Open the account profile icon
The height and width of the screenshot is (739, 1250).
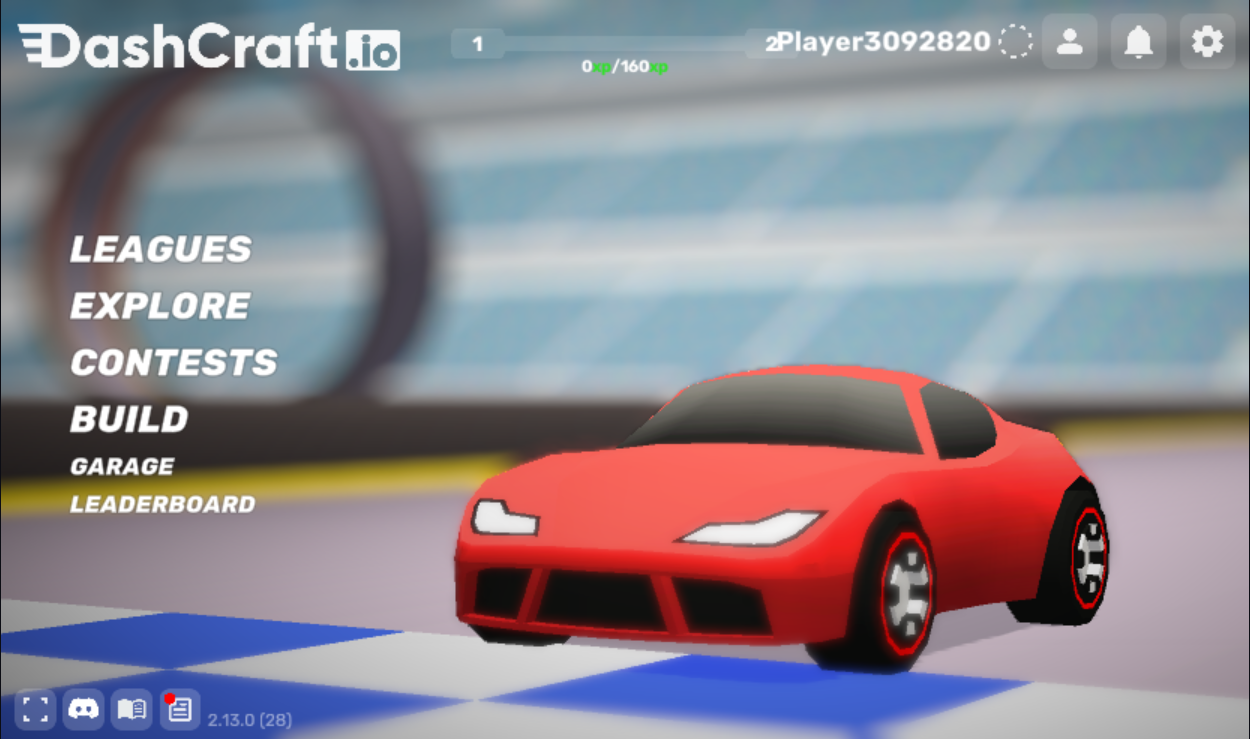[x=1070, y=42]
